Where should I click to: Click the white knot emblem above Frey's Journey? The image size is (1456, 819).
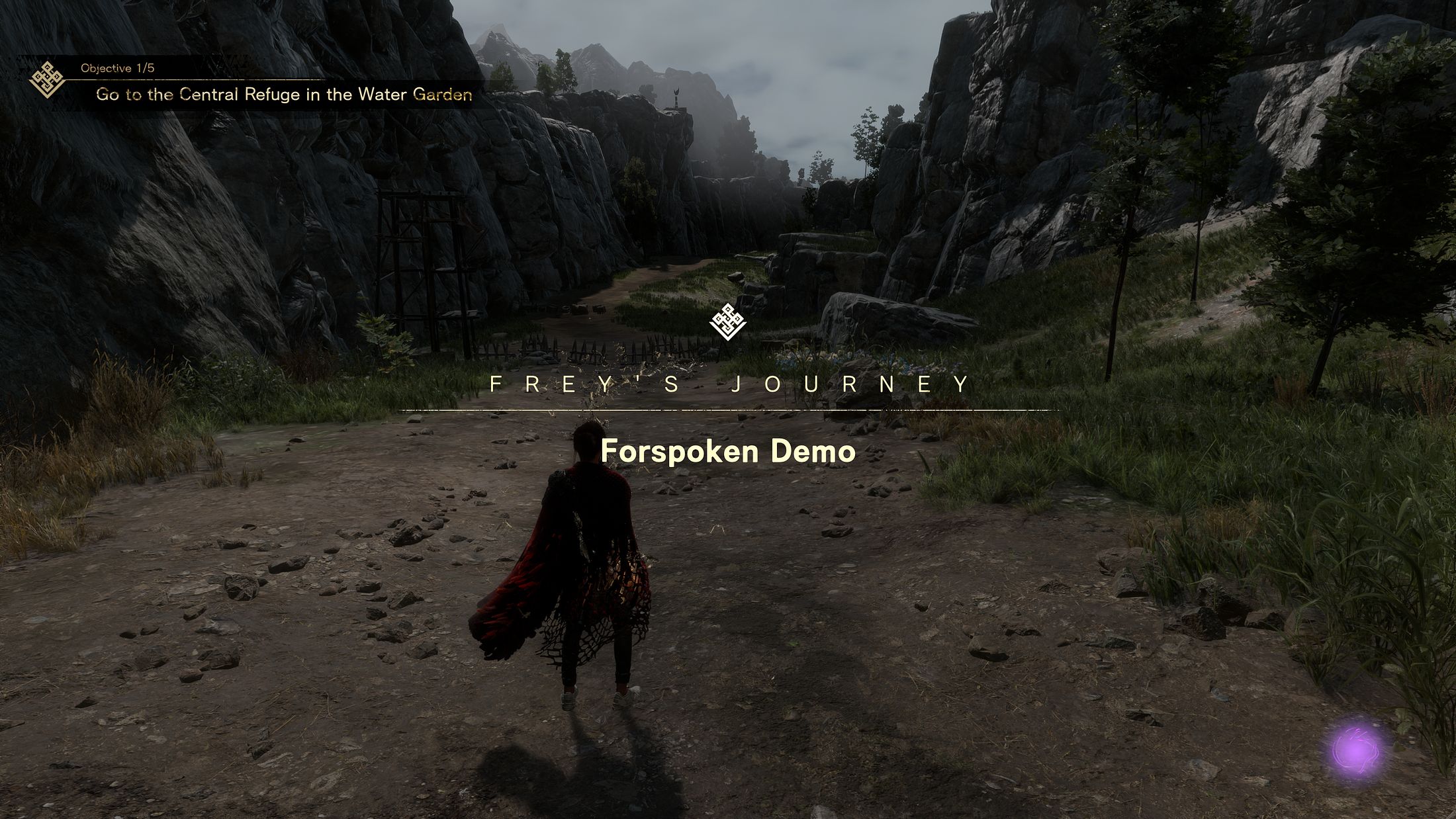pyautogui.click(x=727, y=323)
